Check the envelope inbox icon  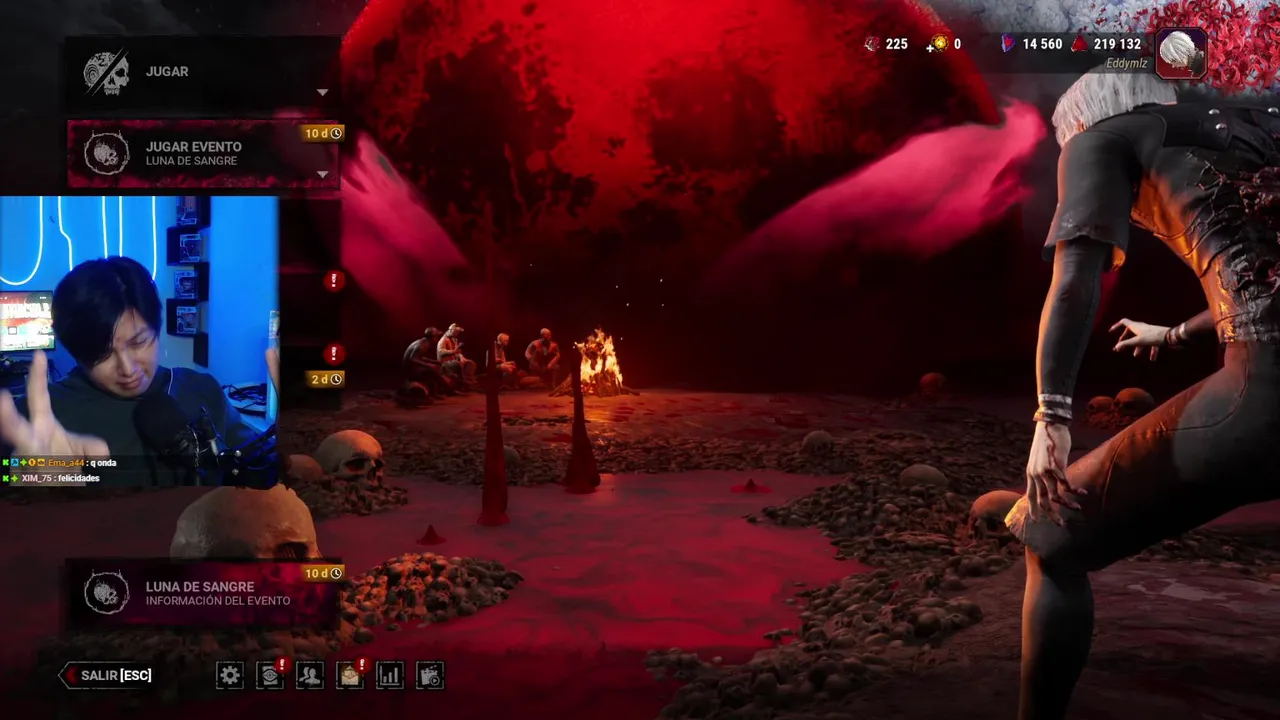pos(349,676)
